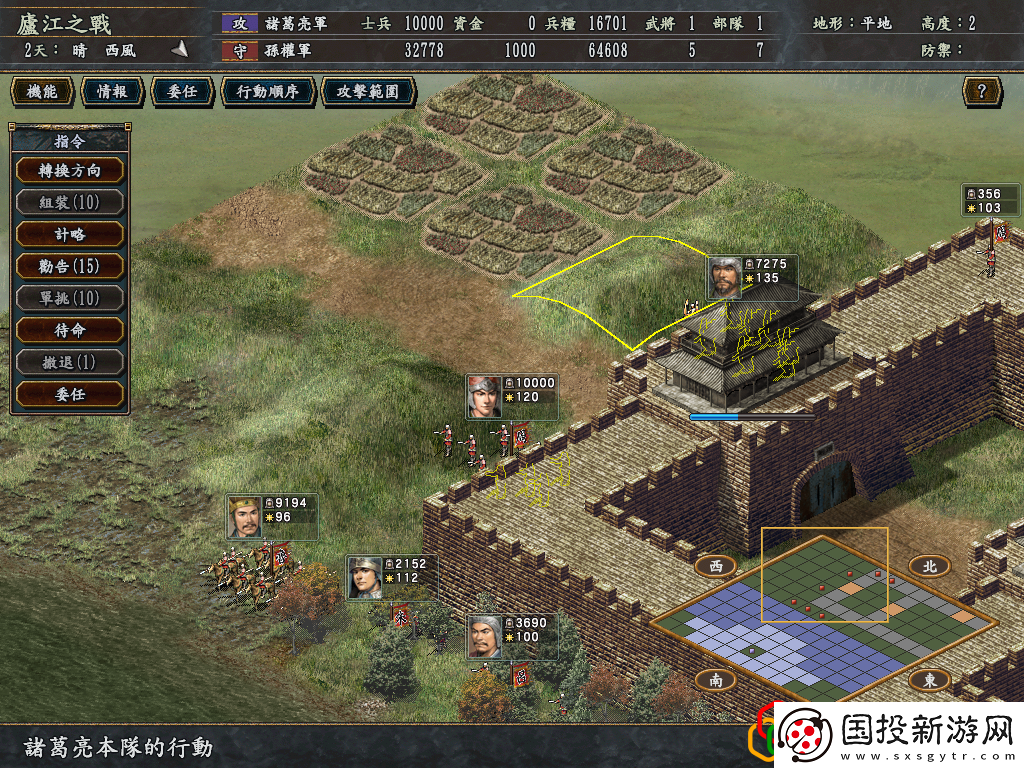Rotate view with the 北 compass button
The image size is (1024, 768).
point(929,566)
